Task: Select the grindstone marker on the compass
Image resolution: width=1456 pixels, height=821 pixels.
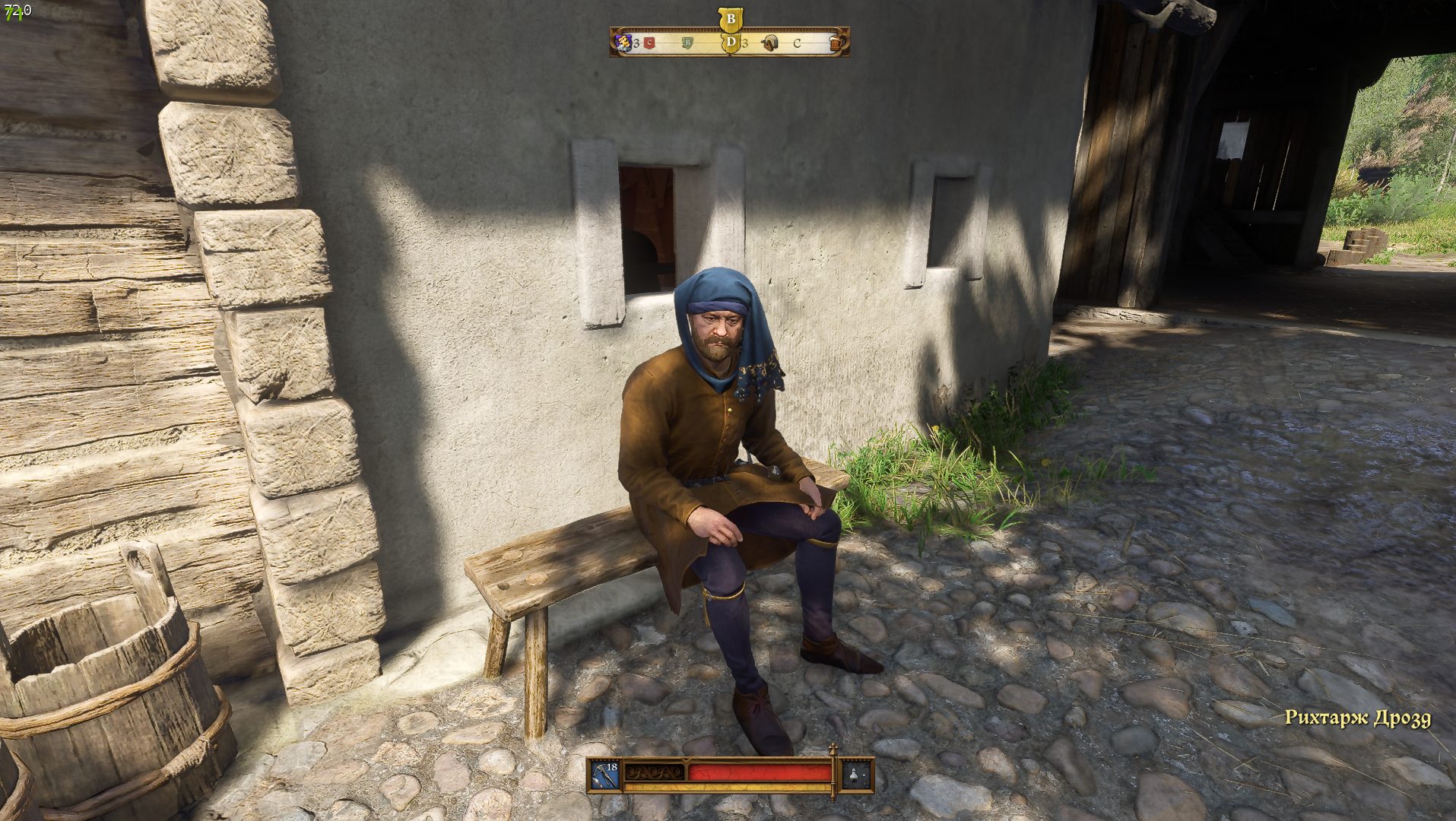Action: [770, 43]
